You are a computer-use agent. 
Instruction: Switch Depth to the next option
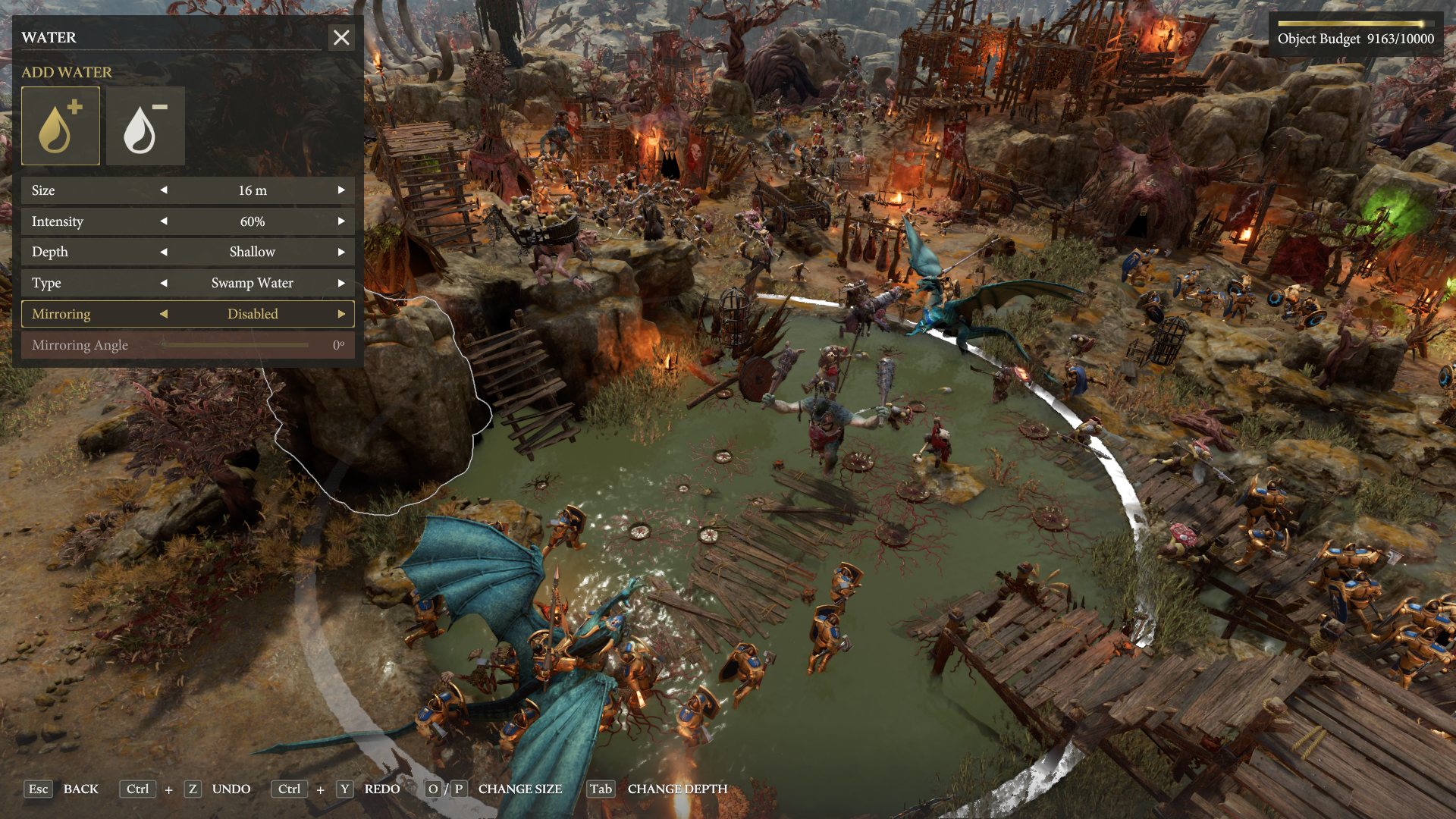(341, 252)
